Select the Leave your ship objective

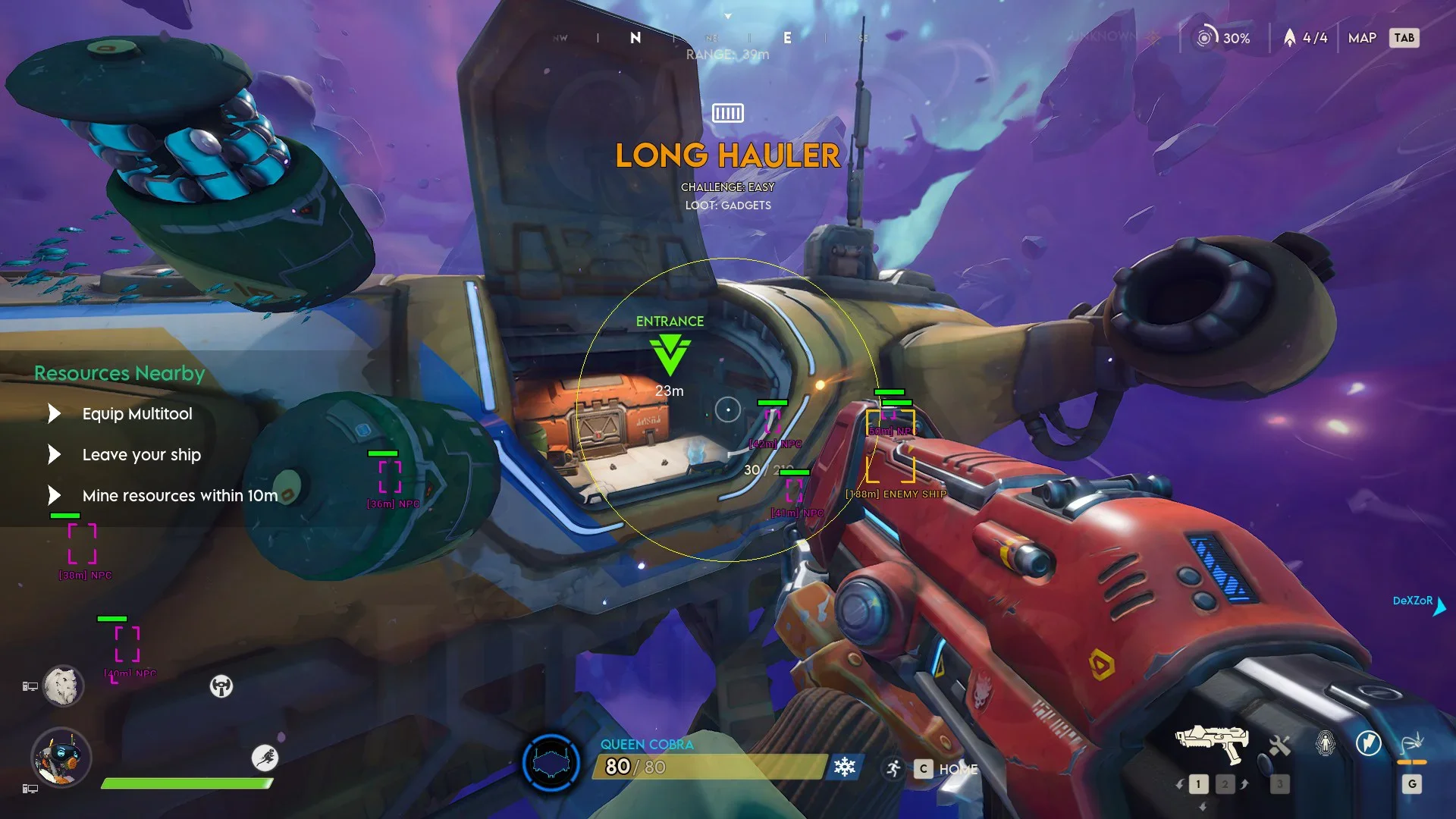point(141,455)
